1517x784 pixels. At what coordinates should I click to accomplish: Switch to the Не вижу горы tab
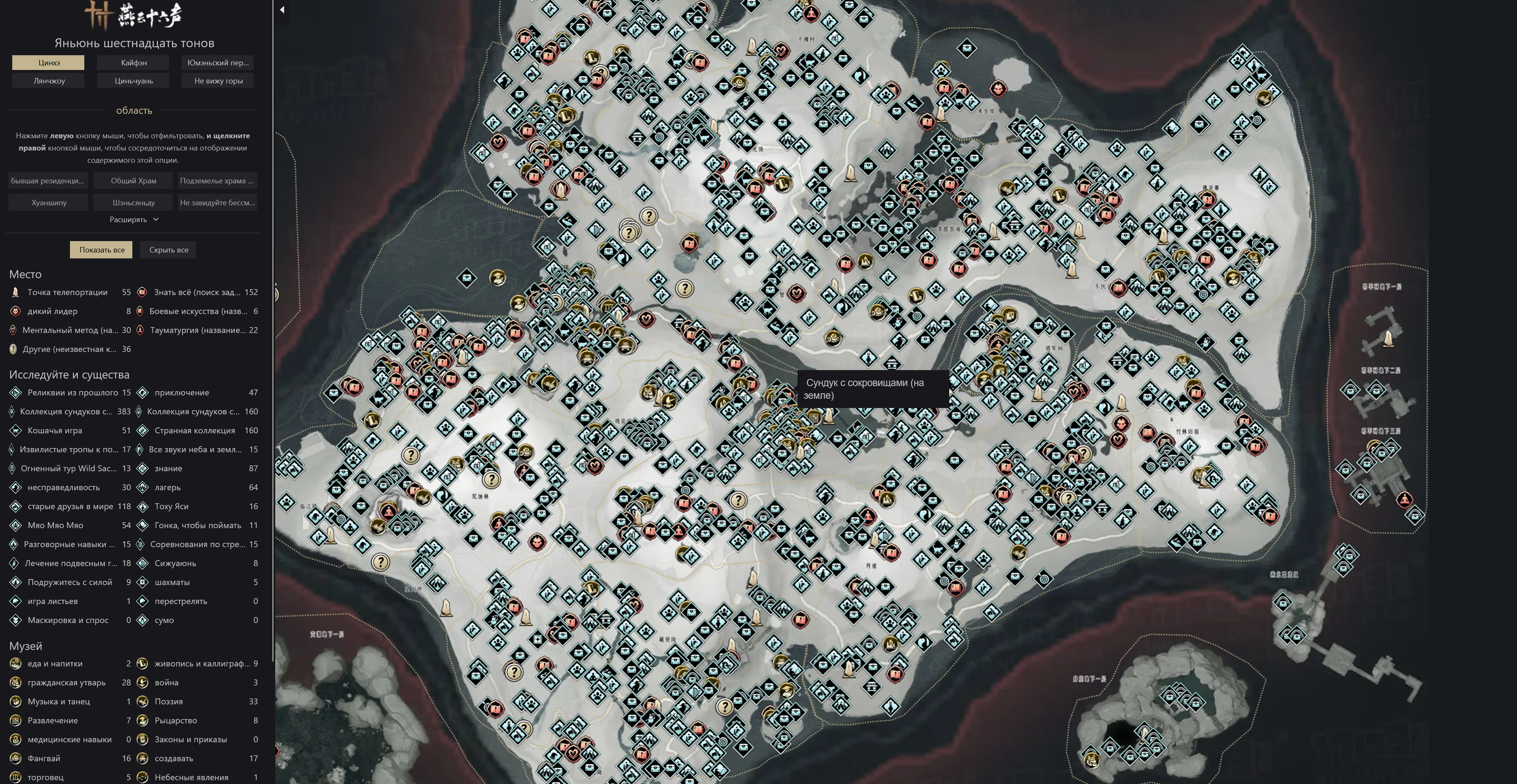tap(218, 81)
